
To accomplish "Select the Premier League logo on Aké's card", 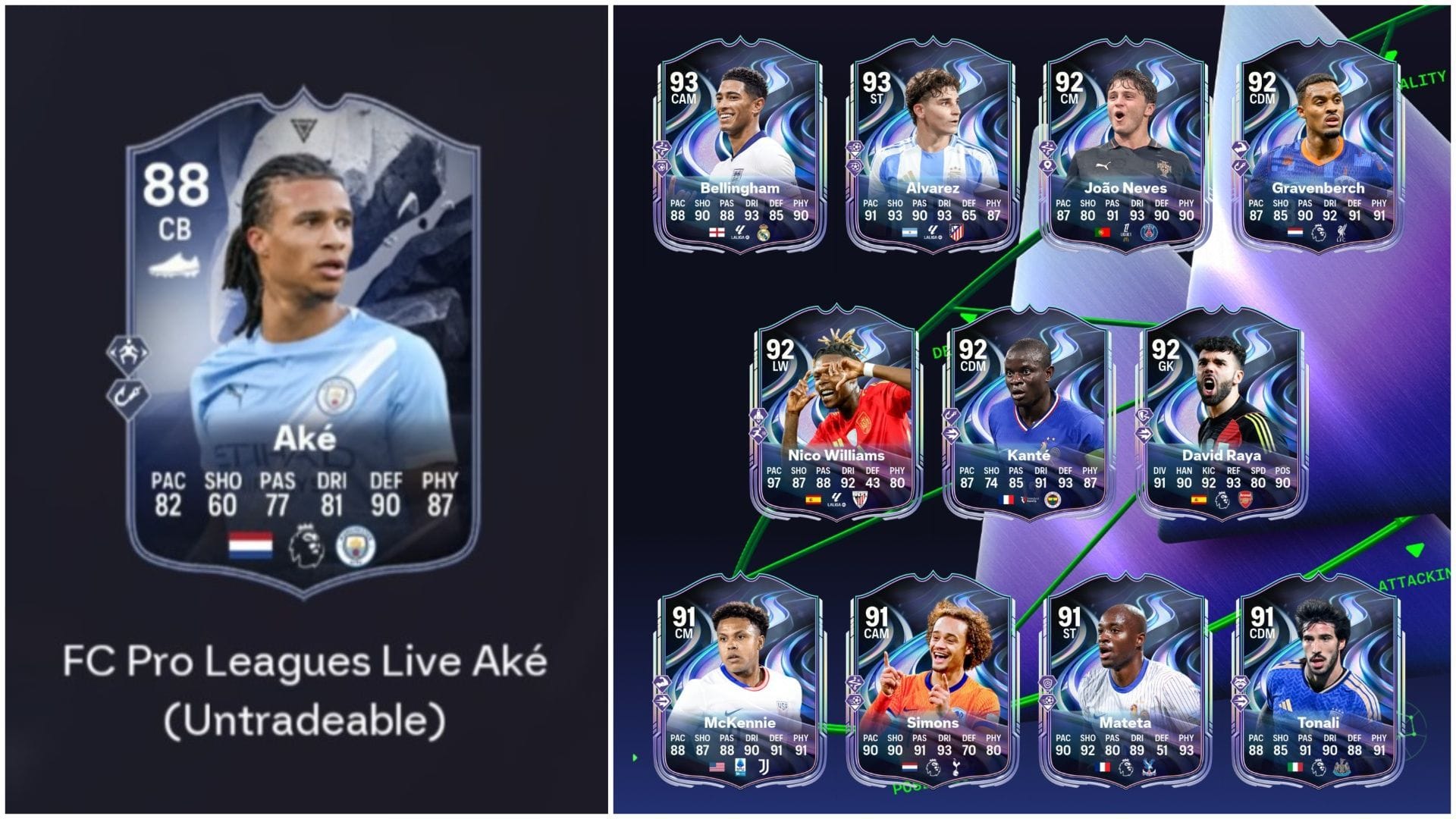I will click(306, 545).
